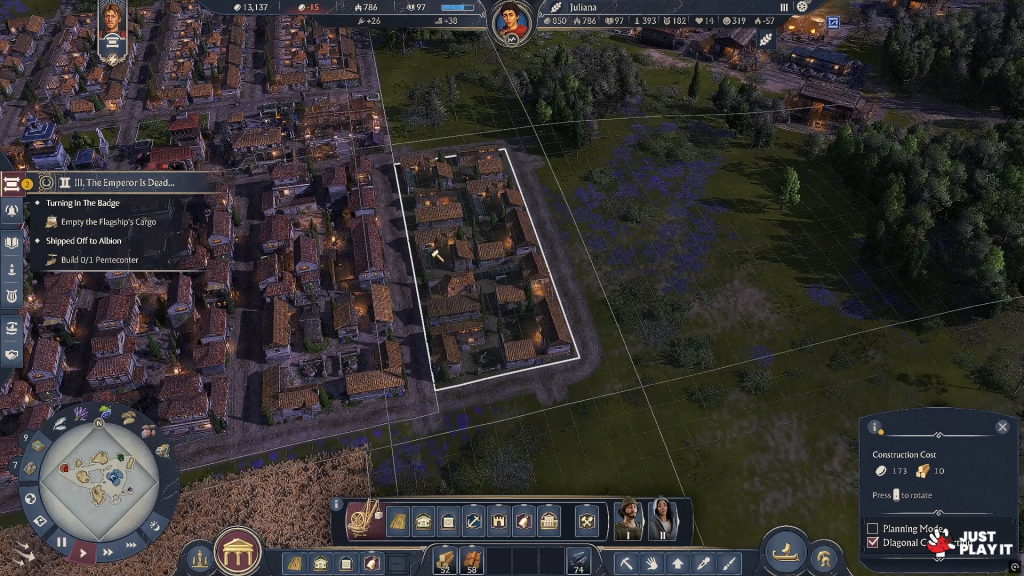Close the construction cost panel
The width and height of the screenshot is (1024, 576).
[1002, 427]
